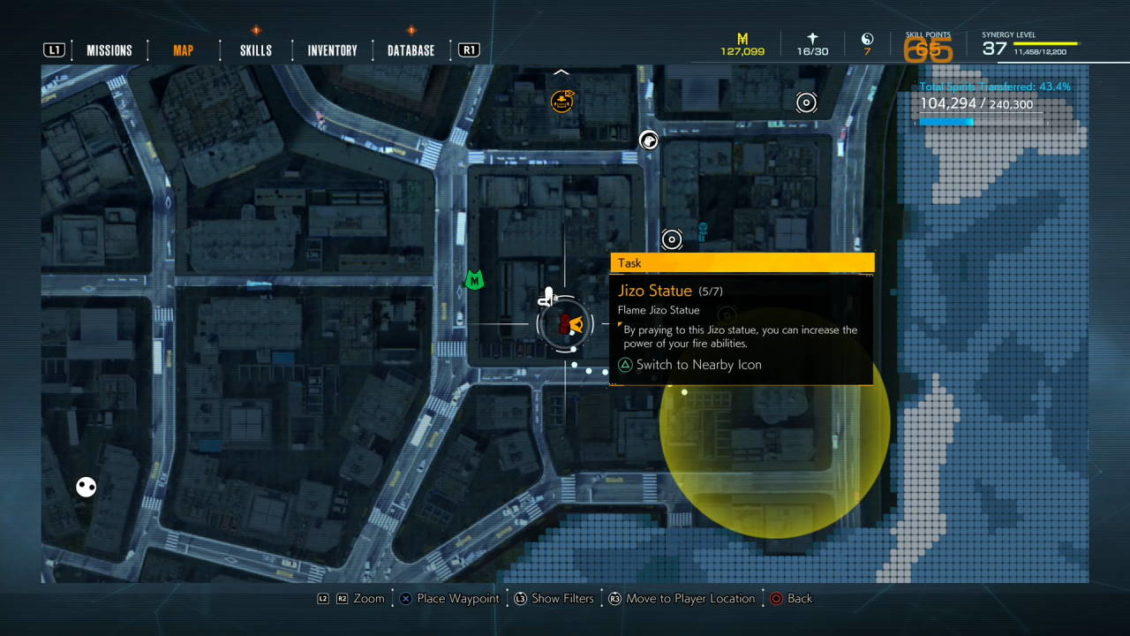This screenshot has width=1130, height=636.
Task: Switch to the Map tab
Action: tap(183, 50)
